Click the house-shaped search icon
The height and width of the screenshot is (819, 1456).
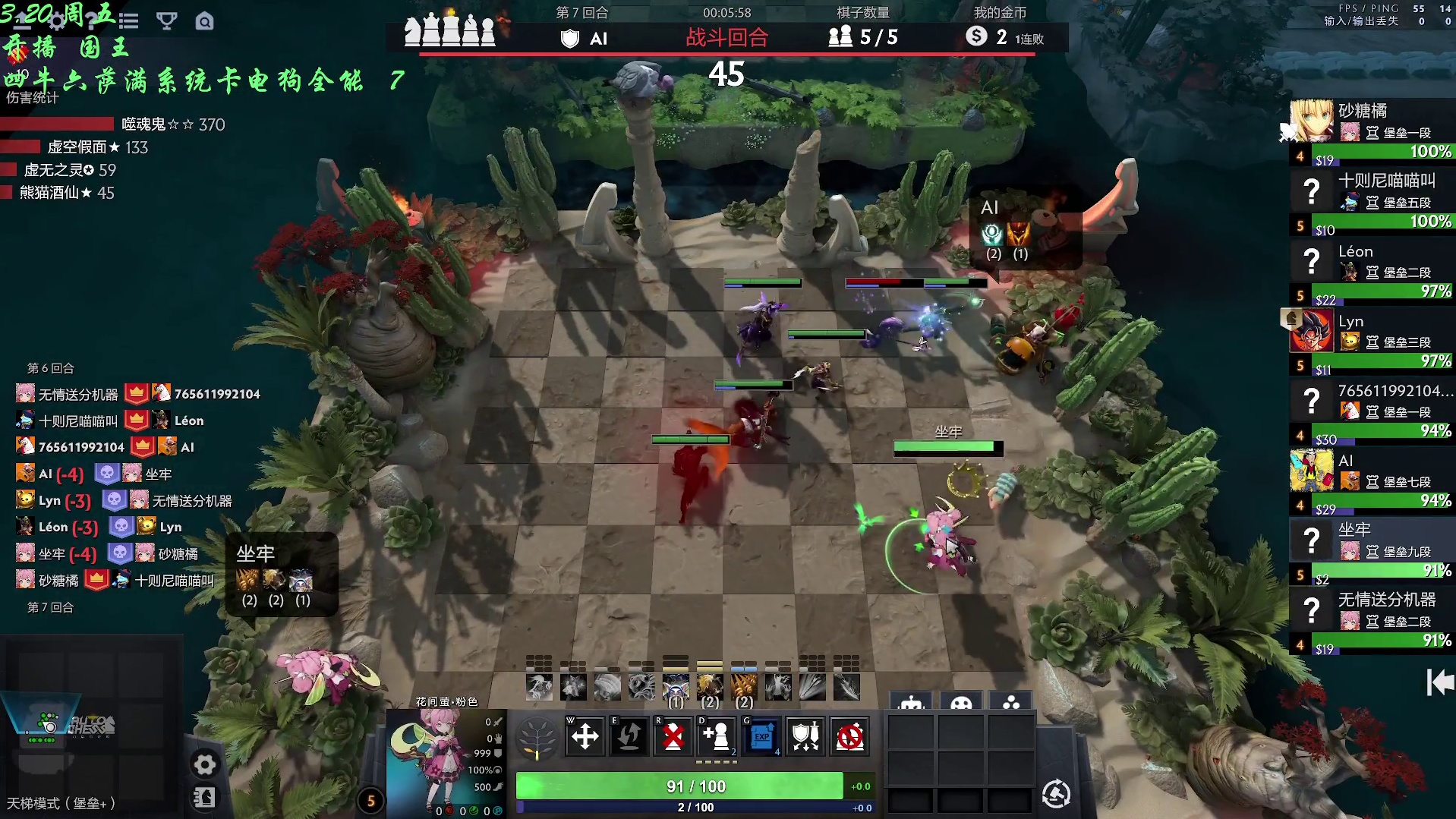point(204,20)
